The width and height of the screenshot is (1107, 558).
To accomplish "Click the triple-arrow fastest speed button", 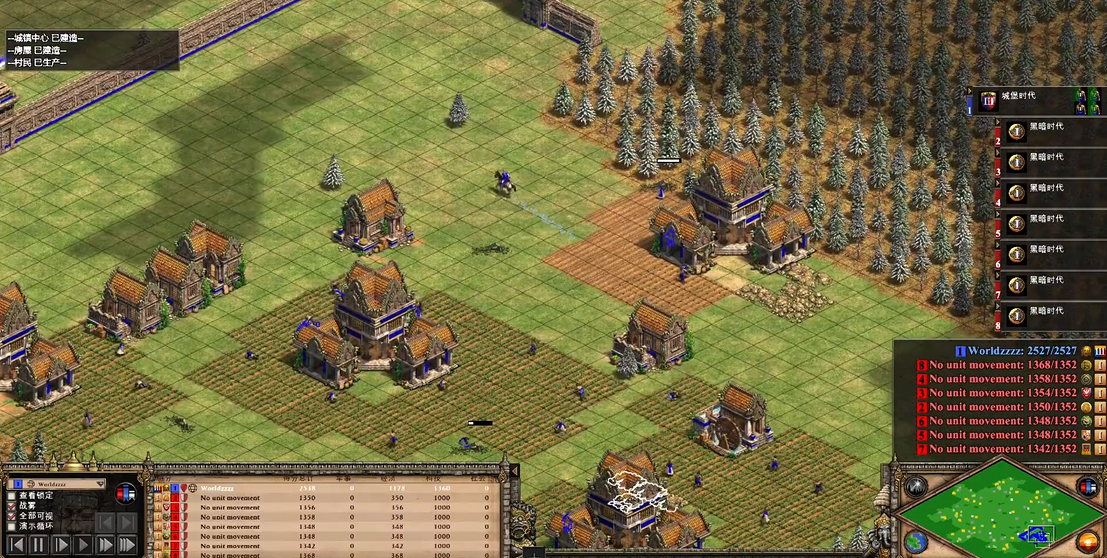I will 126,545.
